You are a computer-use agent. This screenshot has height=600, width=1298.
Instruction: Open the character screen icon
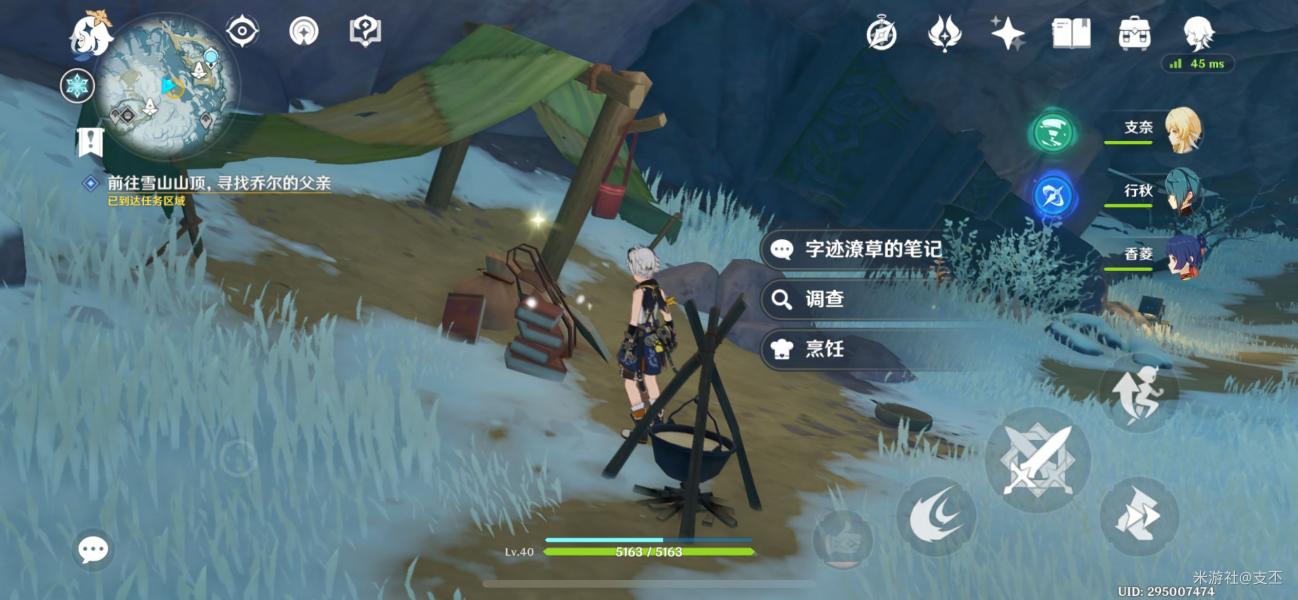pyautogui.click(x=1198, y=34)
